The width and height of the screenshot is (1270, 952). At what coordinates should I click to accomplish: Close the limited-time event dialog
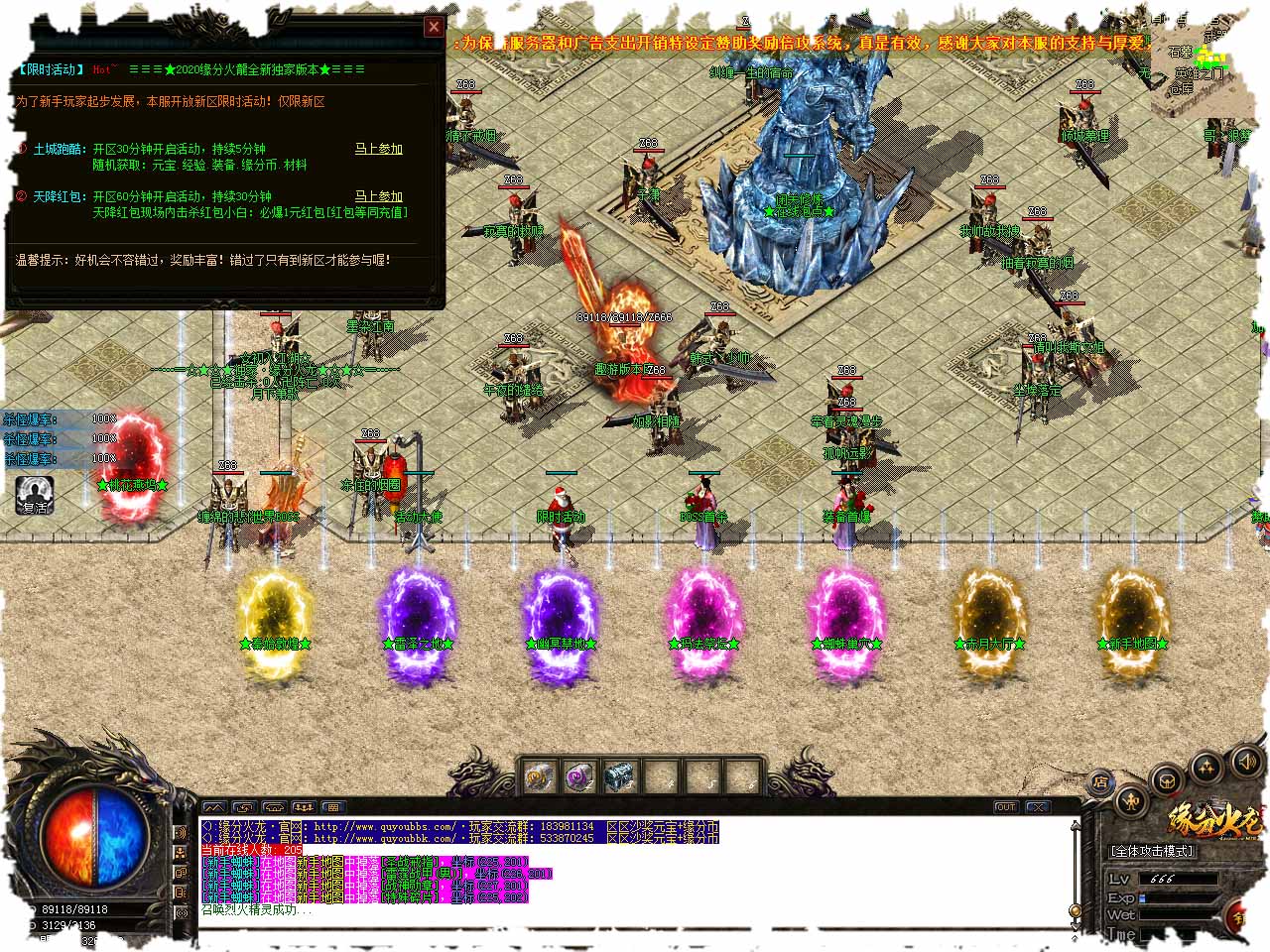point(434,28)
